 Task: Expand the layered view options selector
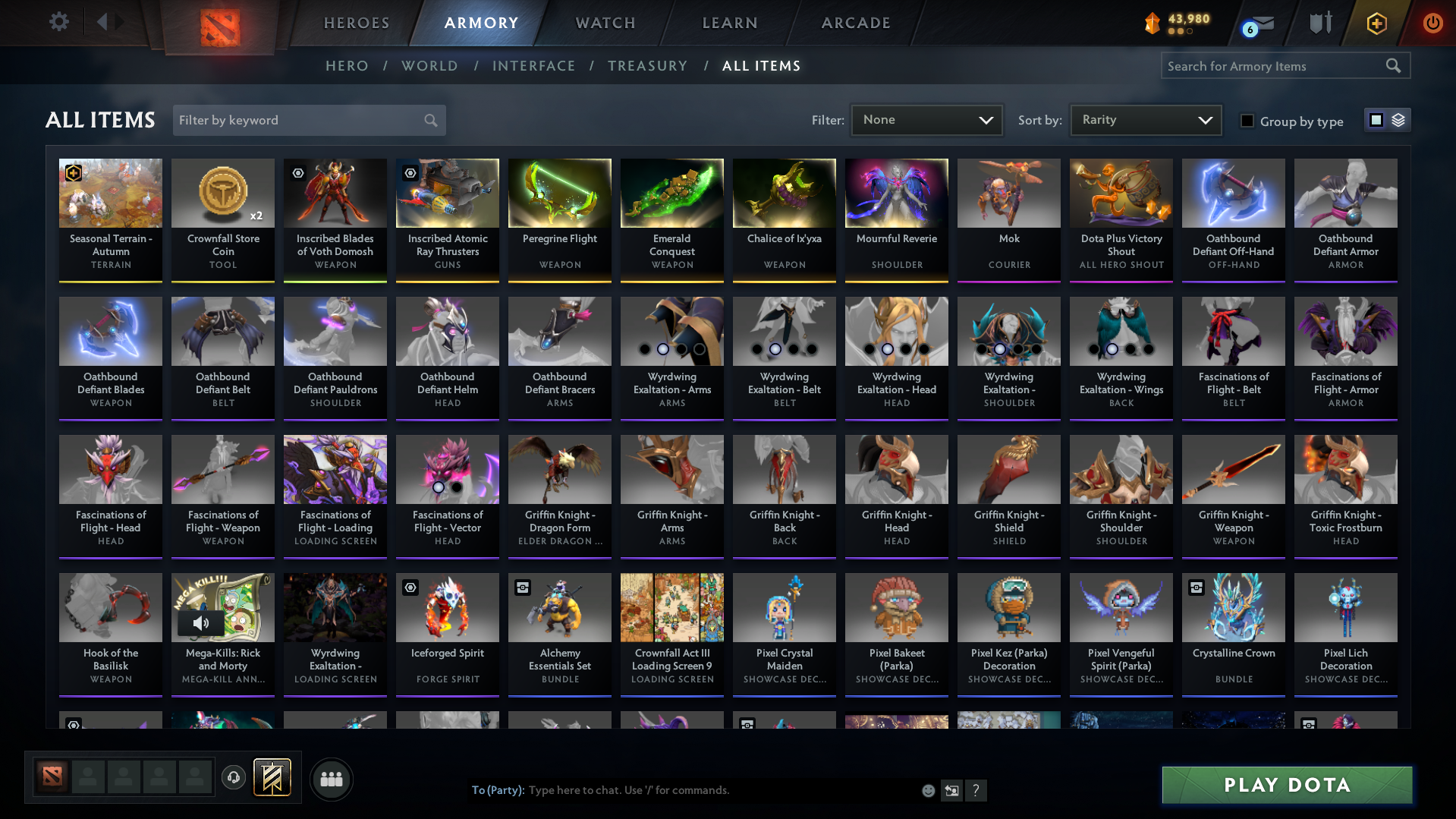[x=1398, y=119]
